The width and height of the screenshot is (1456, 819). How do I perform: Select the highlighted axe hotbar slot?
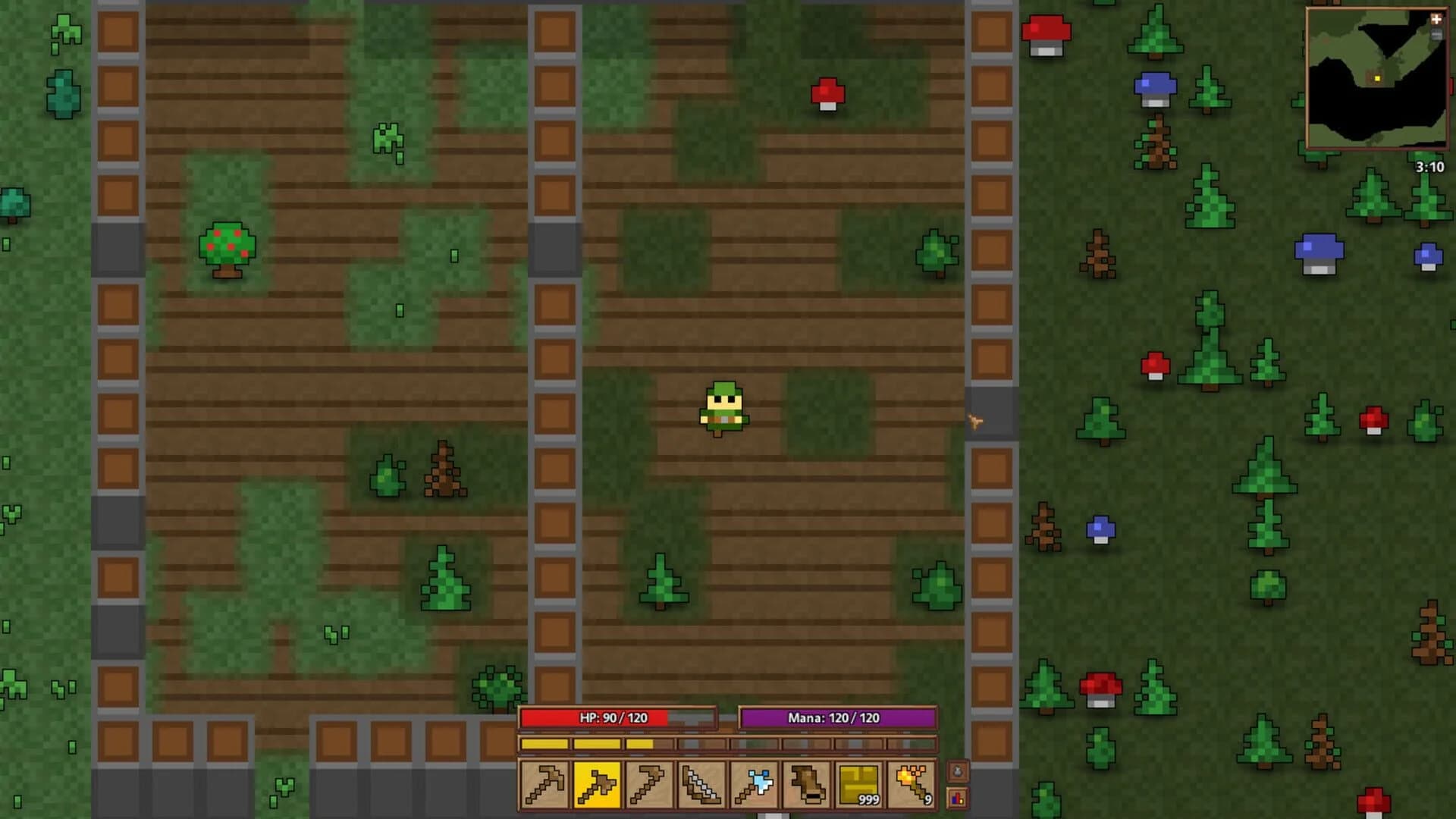596,786
